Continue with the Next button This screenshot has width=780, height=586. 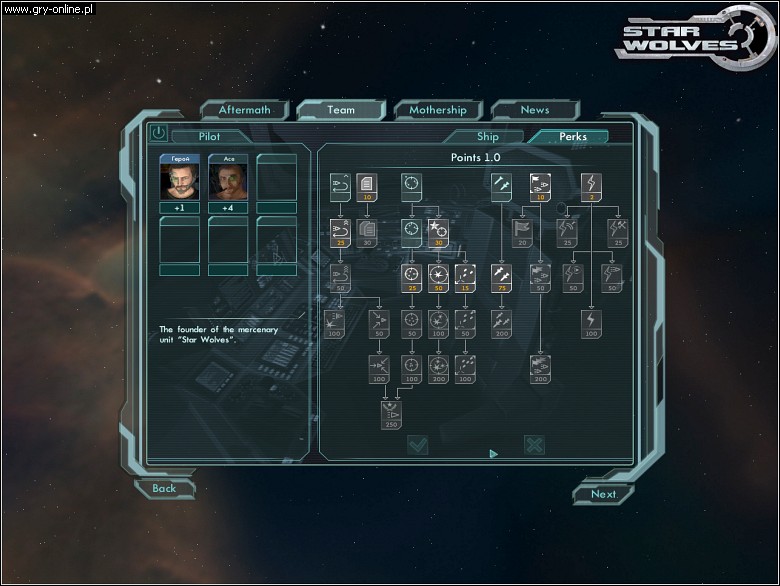click(x=603, y=493)
